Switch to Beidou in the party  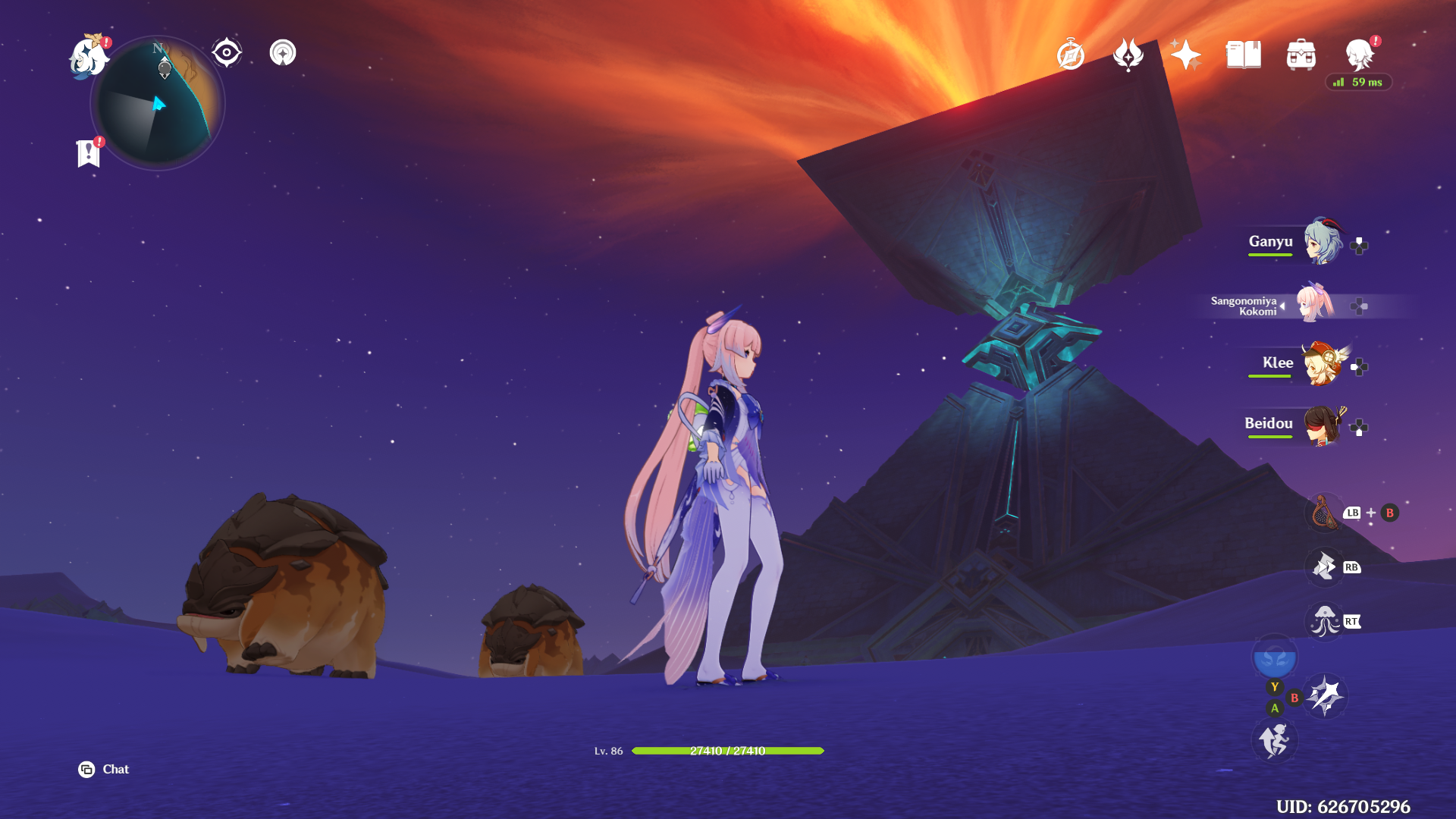pyautogui.click(x=1323, y=425)
